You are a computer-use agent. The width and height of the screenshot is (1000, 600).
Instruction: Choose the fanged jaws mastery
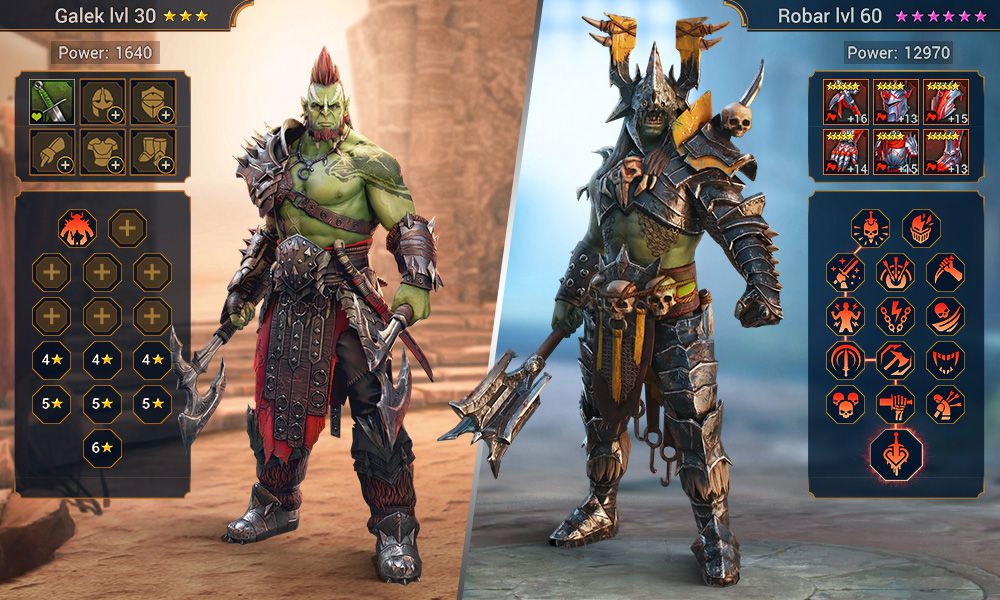pyautogui.click(x=945, y=360)
